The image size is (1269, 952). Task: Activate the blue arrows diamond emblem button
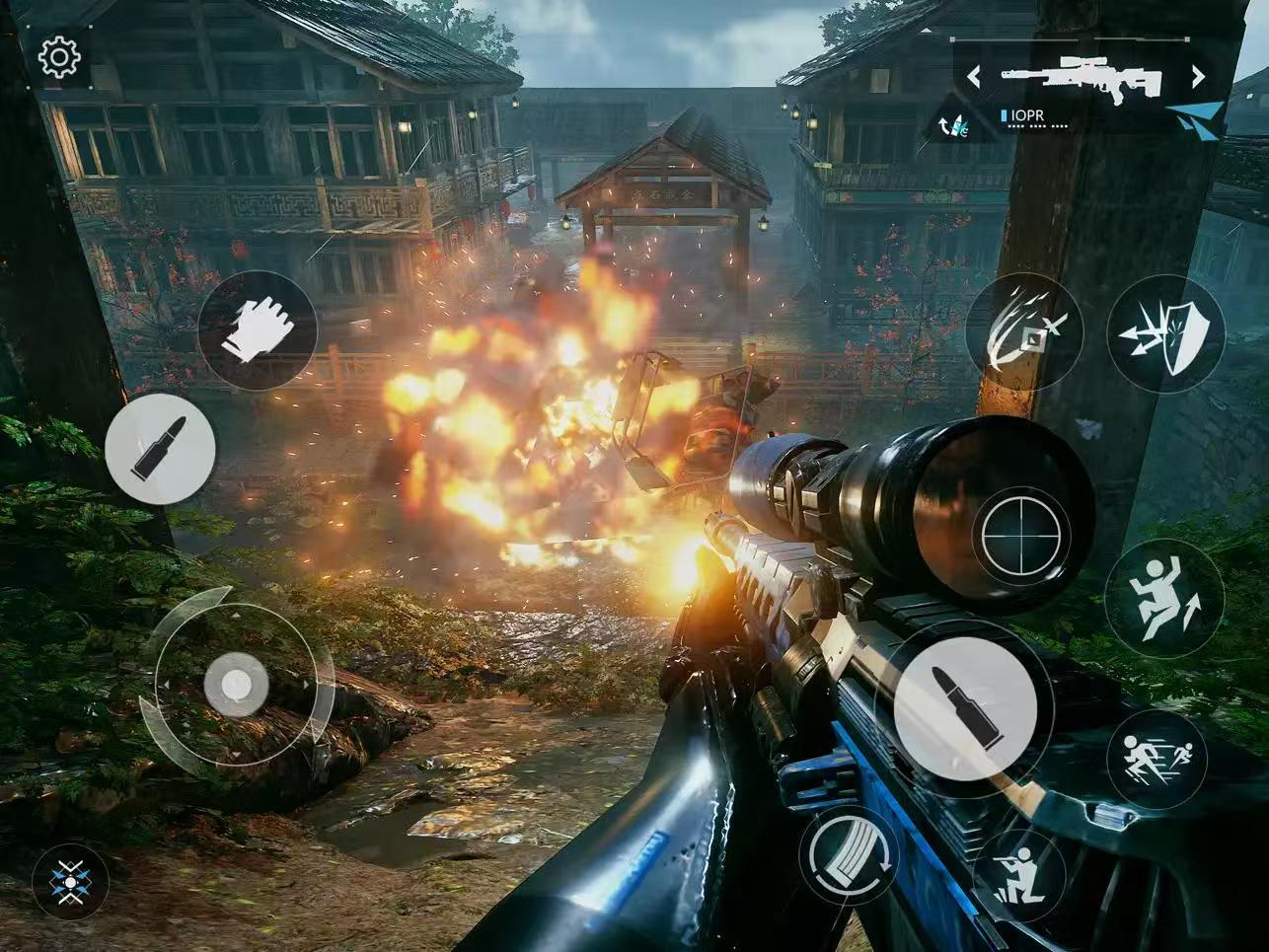tap(70, 881)
